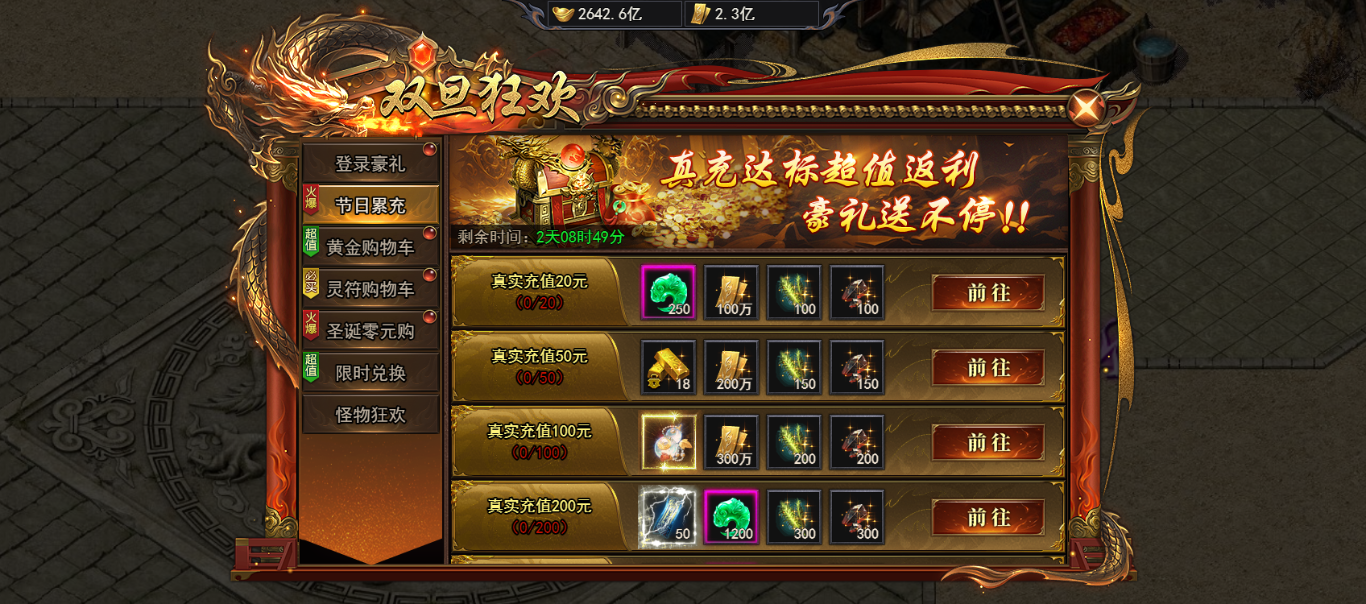Show the 灵符购物车 tab

[370, 289]
